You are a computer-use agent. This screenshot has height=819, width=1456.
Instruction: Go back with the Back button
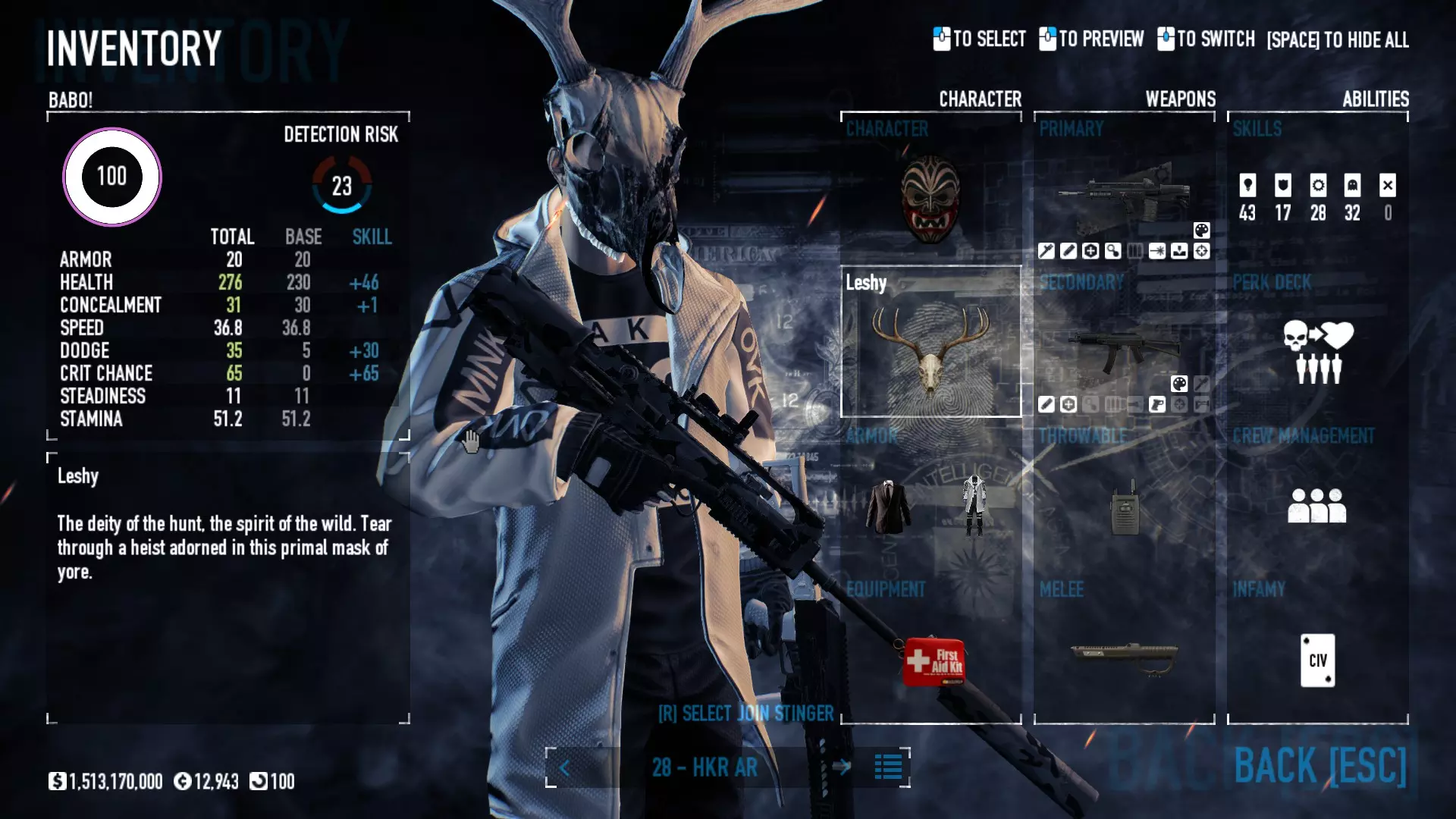pyautogui.click(x=1319, y=766)
